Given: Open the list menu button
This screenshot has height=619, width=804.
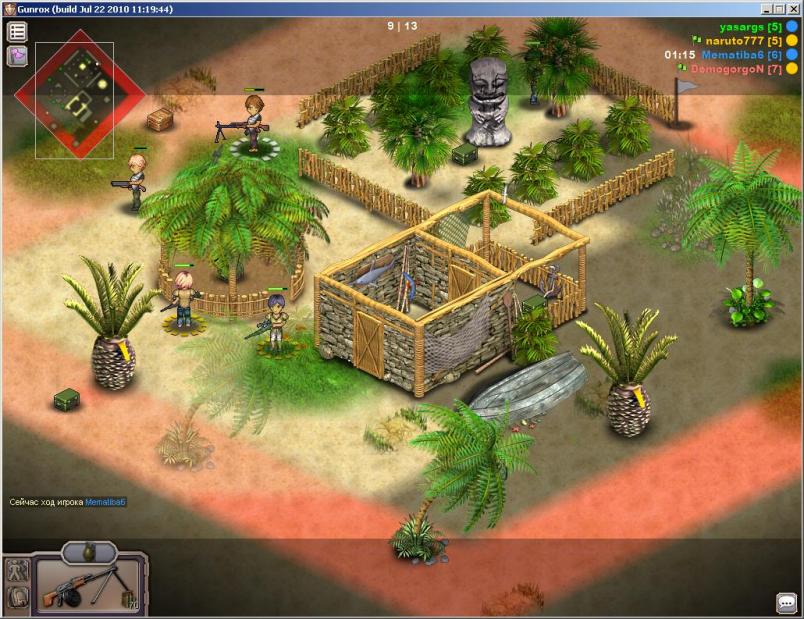Looking at the screenshot, I should (17, 32).
